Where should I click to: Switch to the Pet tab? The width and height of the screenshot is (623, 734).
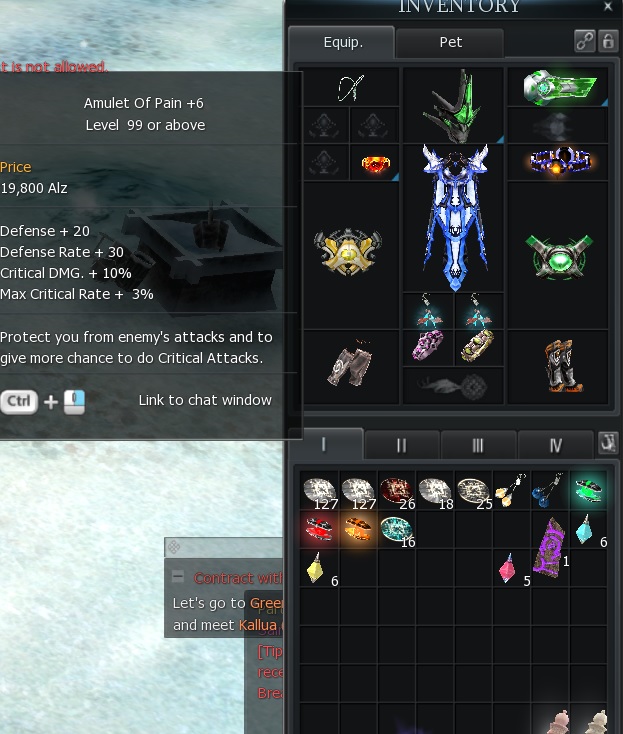(450, 43)
